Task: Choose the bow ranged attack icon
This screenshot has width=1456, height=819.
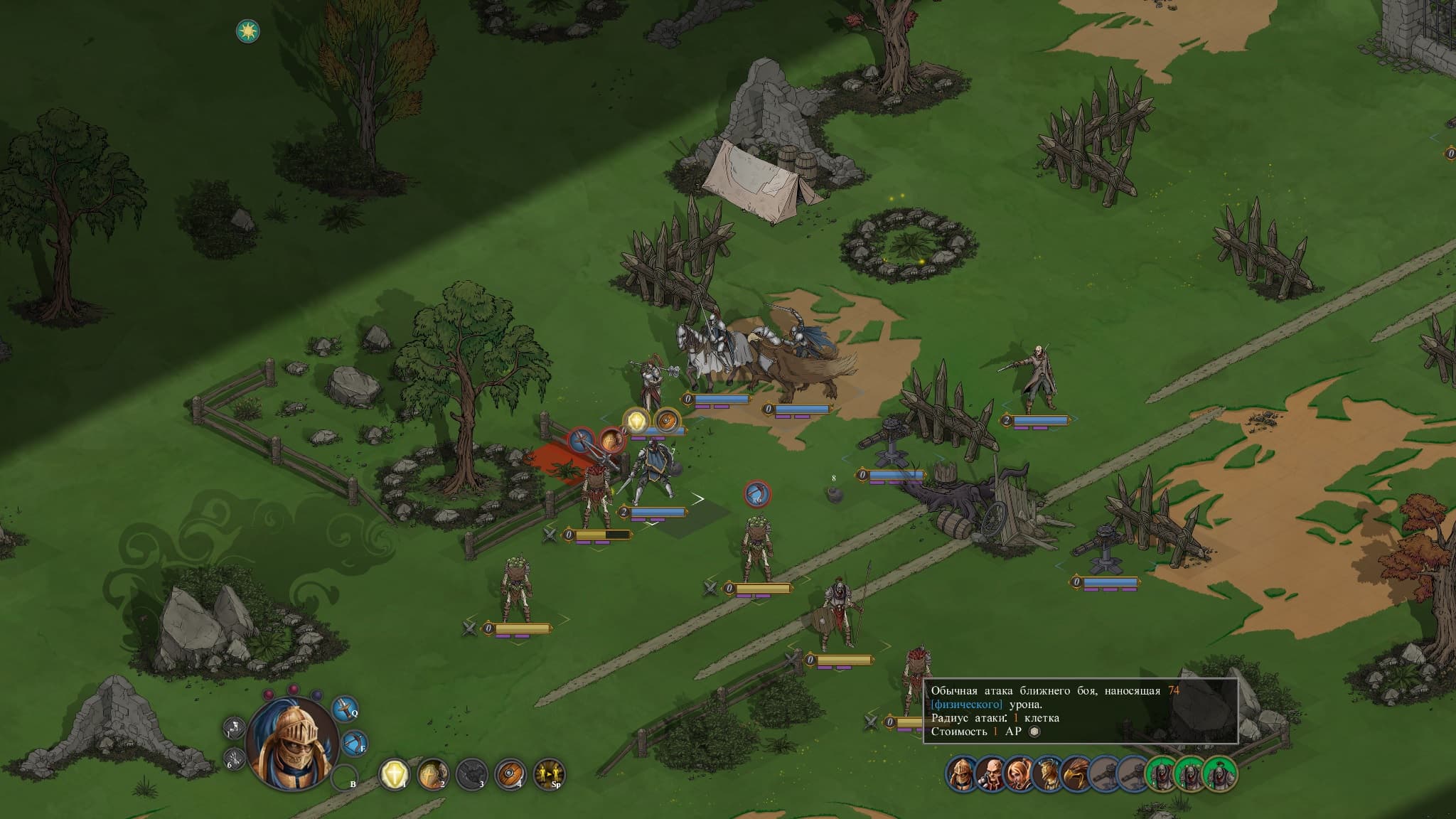Action: point(354,744)
